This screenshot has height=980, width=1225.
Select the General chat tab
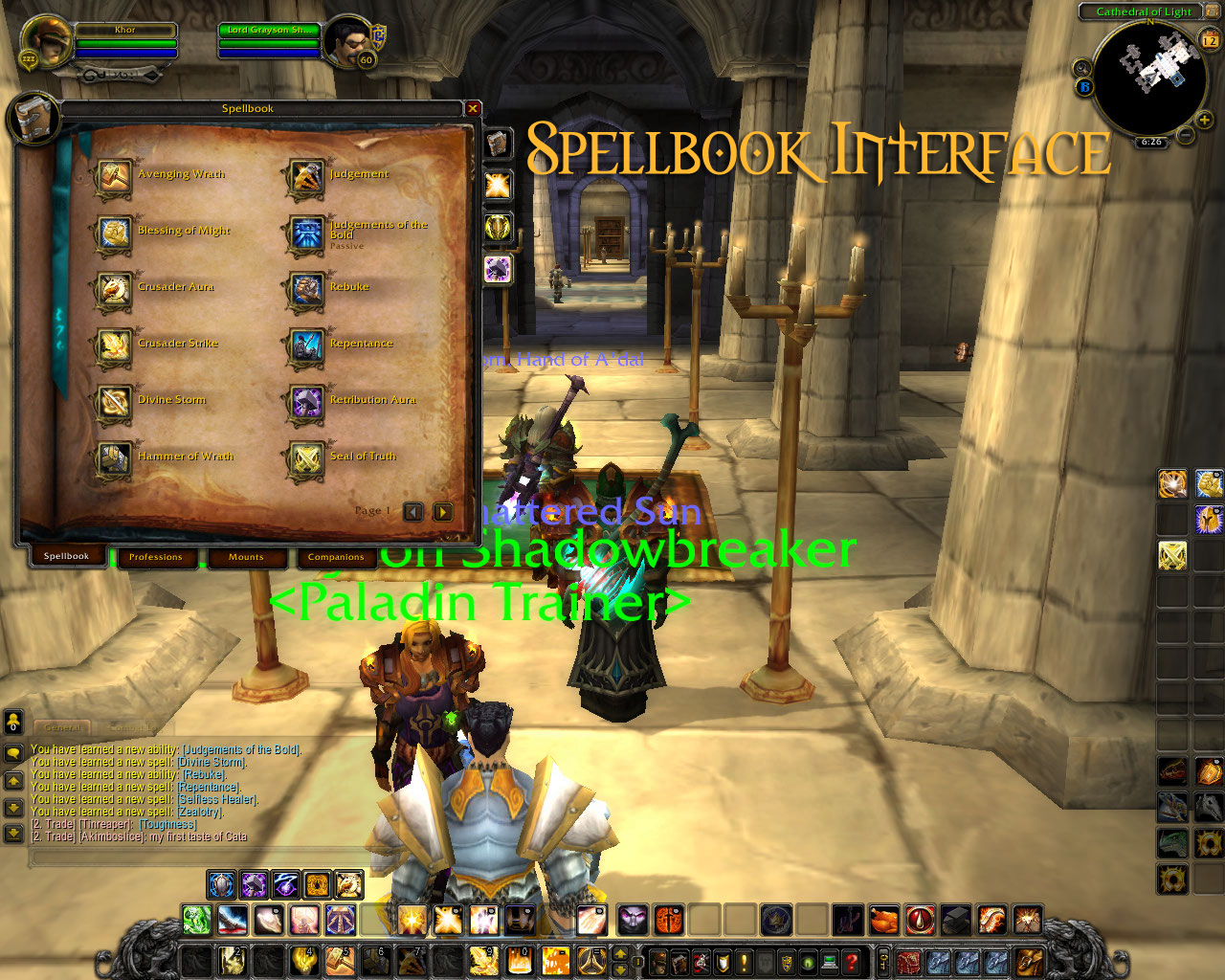tap(63, 727)
